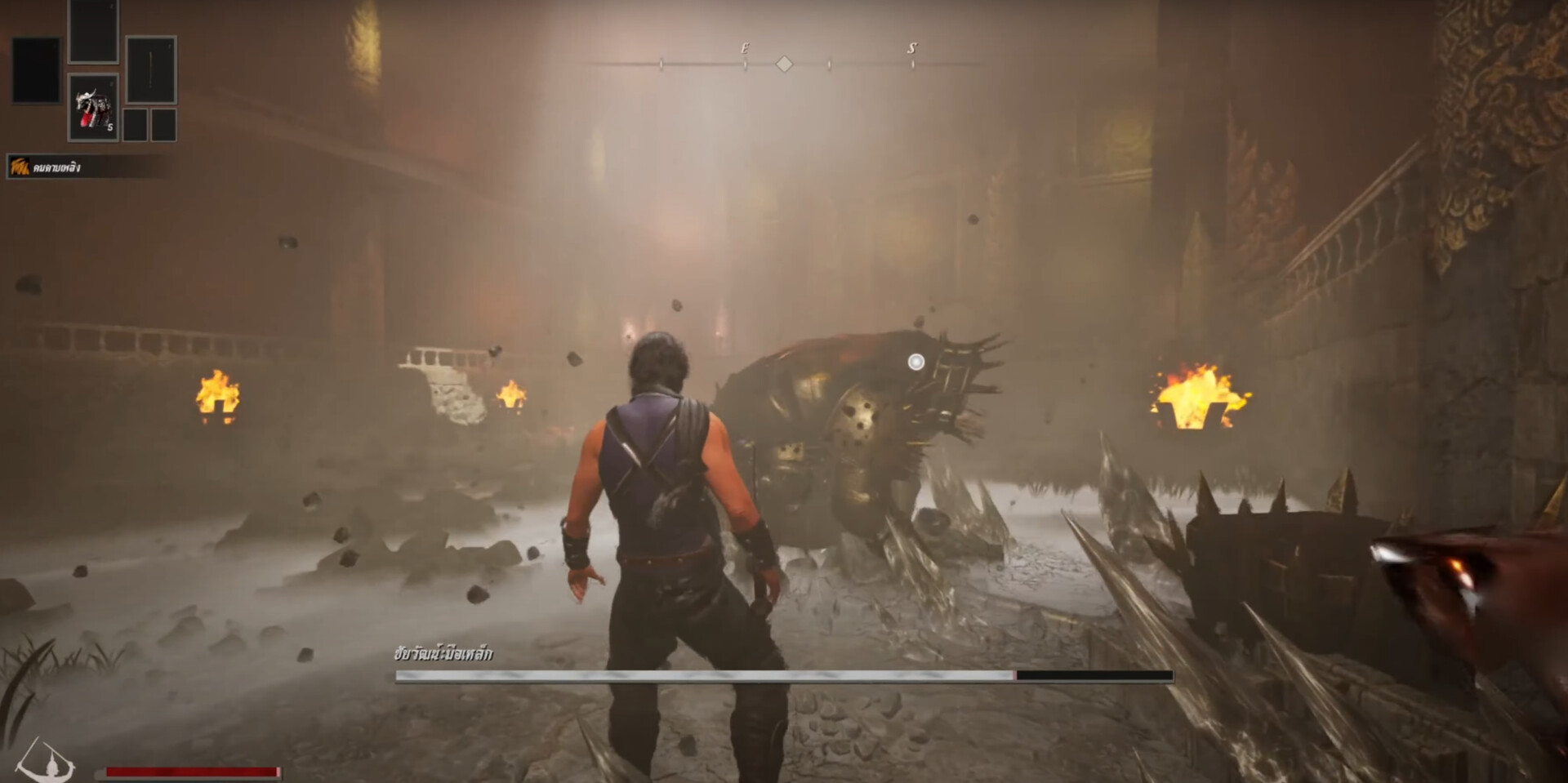Screen dimensions: 1568x783
Task: Click the คมดาบเพลิง ability banner
Action: [x=61, y=166]
